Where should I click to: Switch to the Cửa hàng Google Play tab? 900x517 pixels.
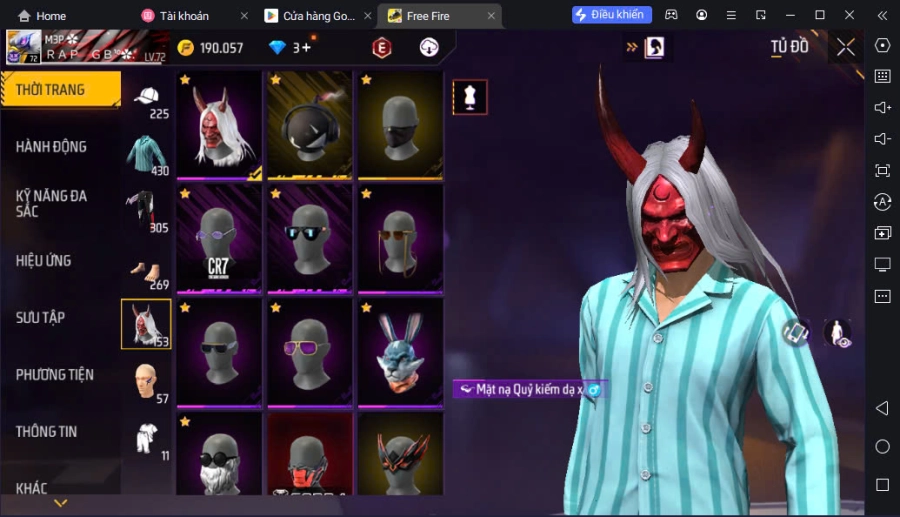point(310,16)
